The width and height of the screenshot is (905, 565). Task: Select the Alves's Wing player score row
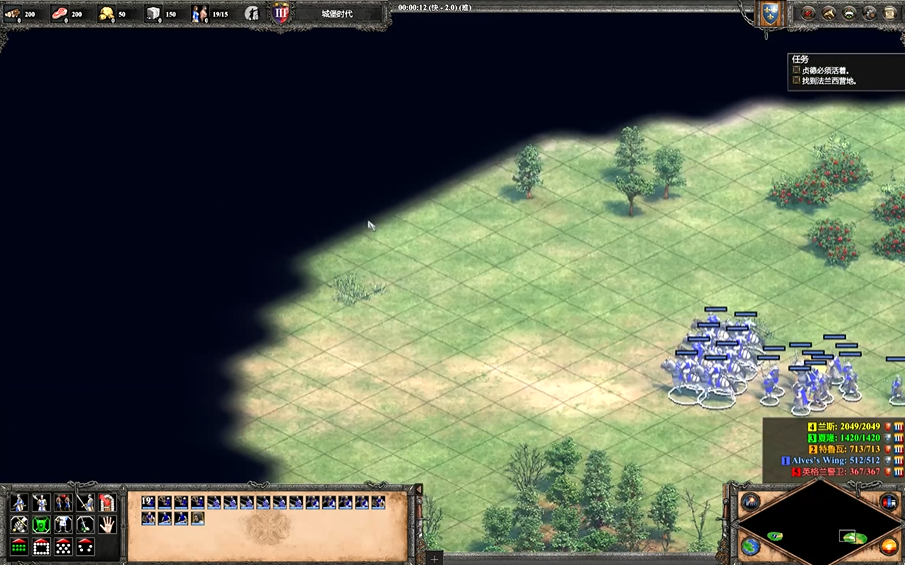point(833,460)
